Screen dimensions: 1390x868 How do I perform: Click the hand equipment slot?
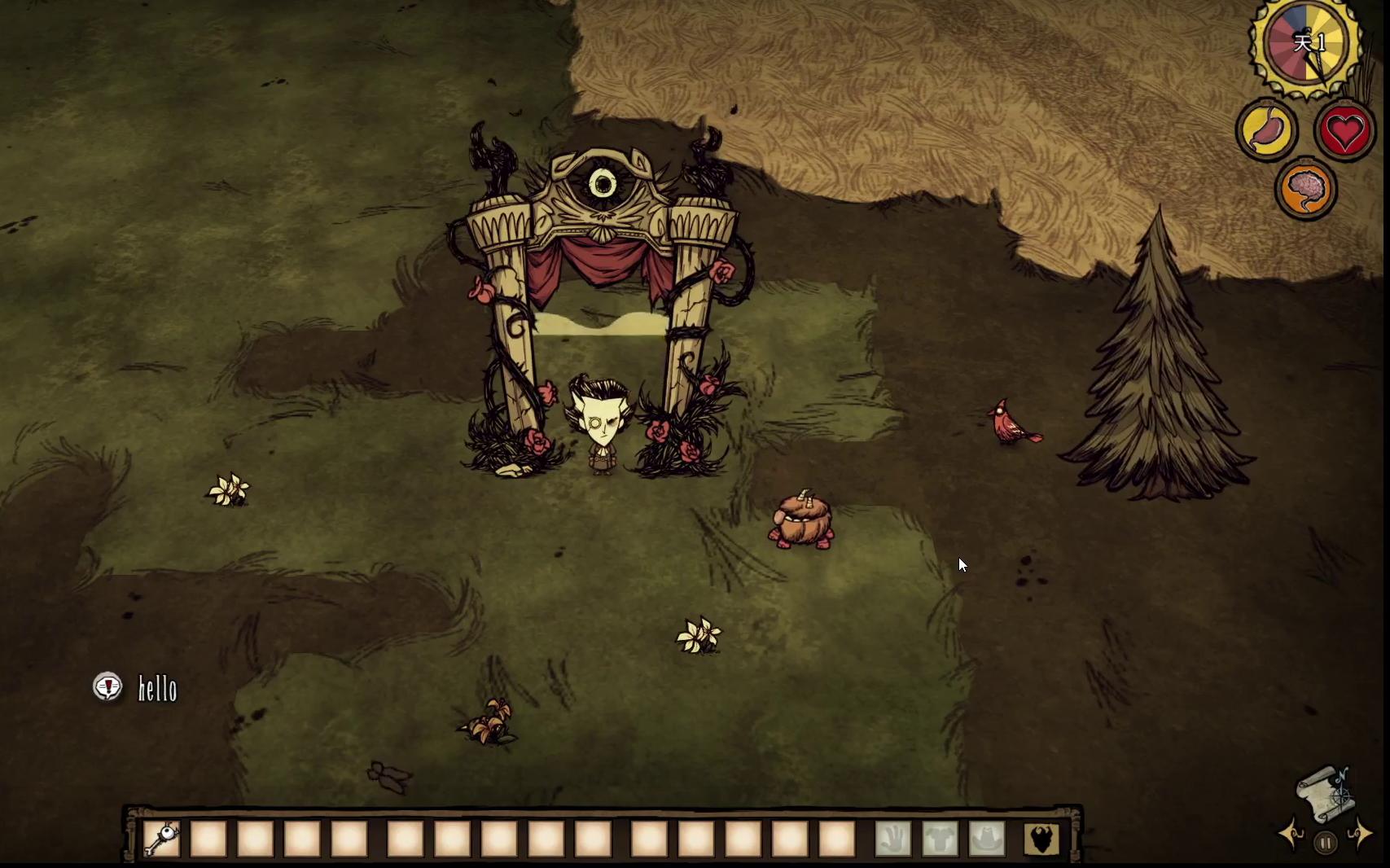click(892, 839)
